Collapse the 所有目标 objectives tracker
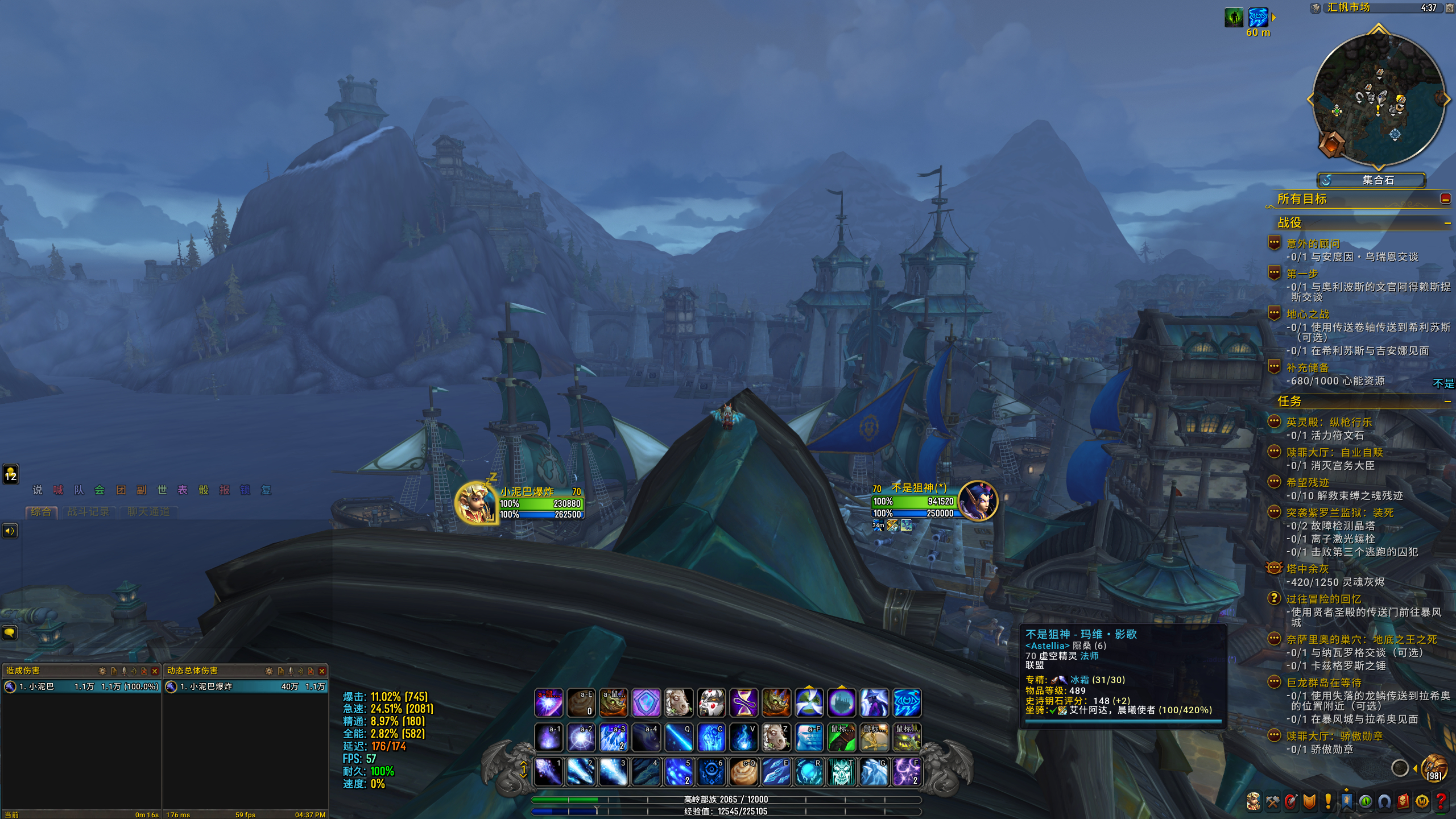This screenshot has height=819, width=1456. (x=1445, y=198)
